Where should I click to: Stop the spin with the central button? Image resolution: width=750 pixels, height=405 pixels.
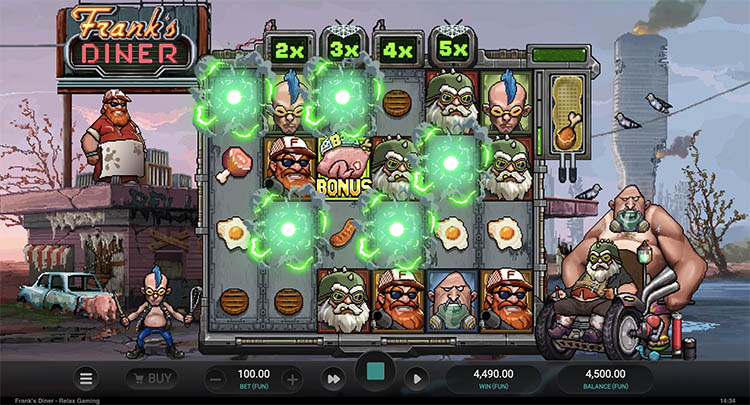click(x=375, y=373)
